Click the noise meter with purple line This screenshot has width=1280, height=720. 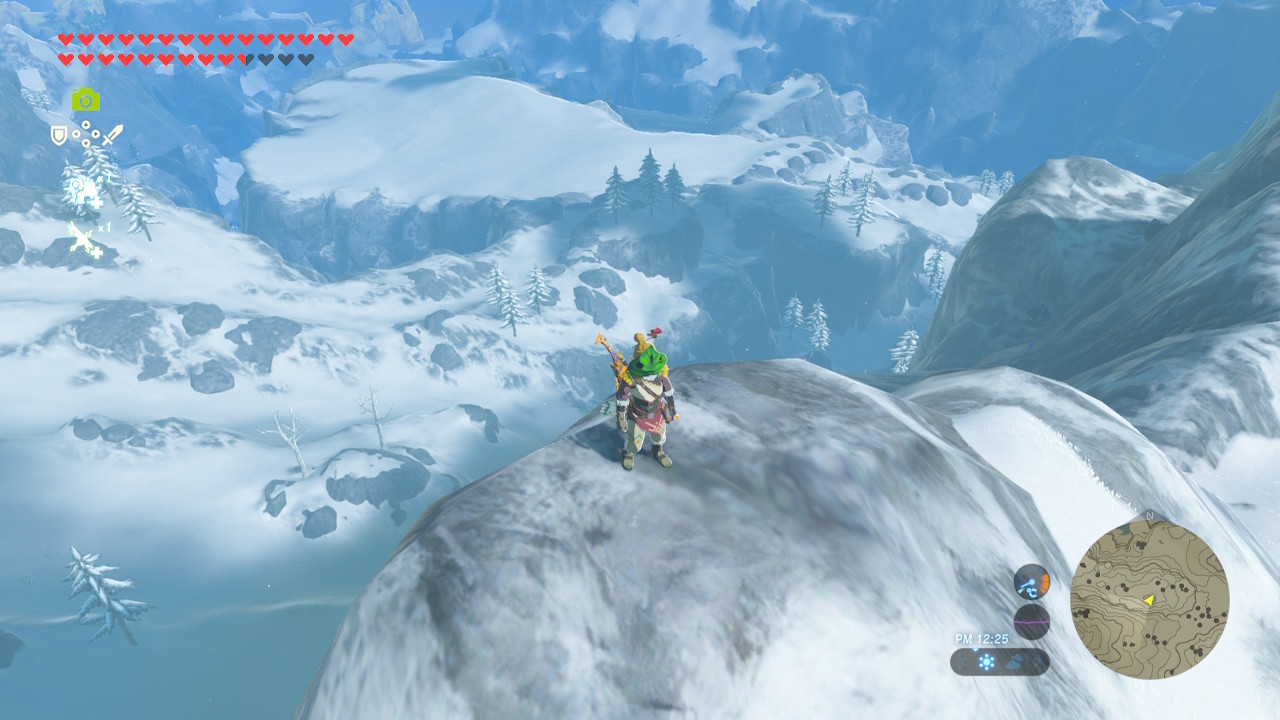1031,621
